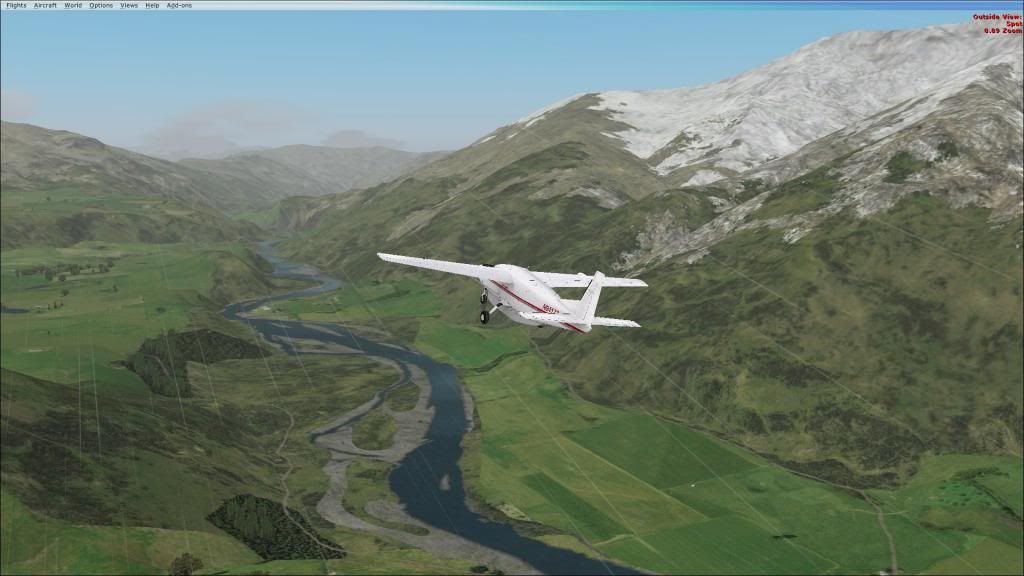The width and height of the screenshot is (1024, 576).
Task: Open the Options menu
Action: pyautogui.click(x=101, y=5)
